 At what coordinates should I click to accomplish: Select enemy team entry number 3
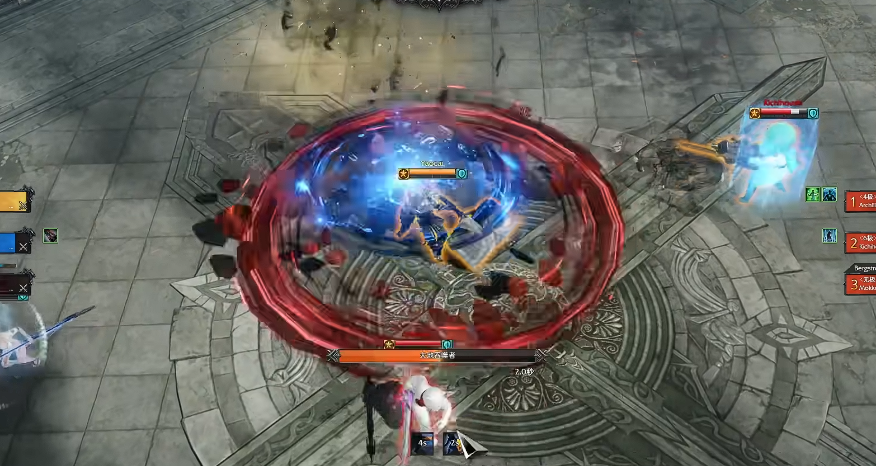[860, 284]
